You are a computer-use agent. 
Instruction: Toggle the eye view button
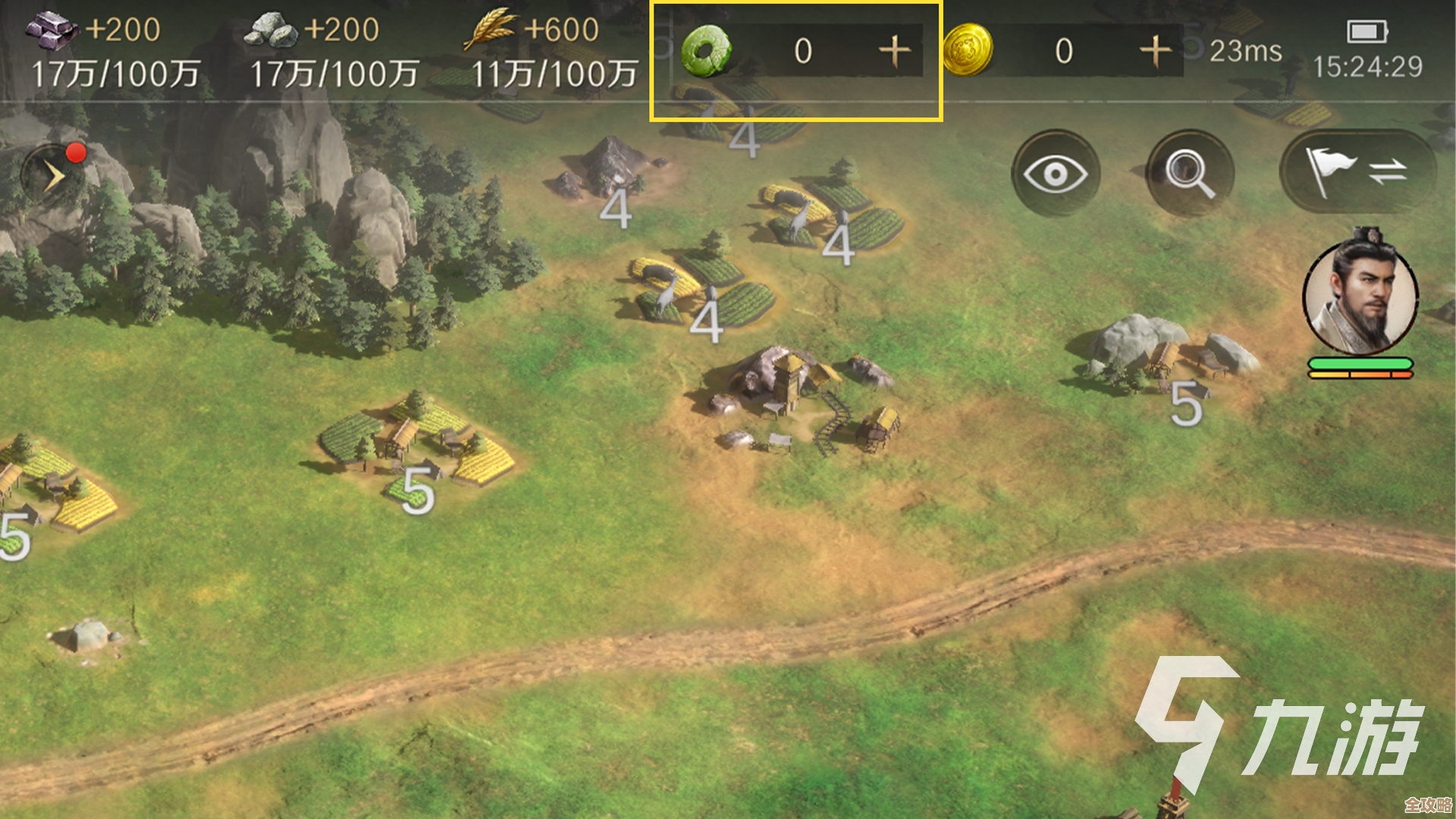click(1055, 174)
